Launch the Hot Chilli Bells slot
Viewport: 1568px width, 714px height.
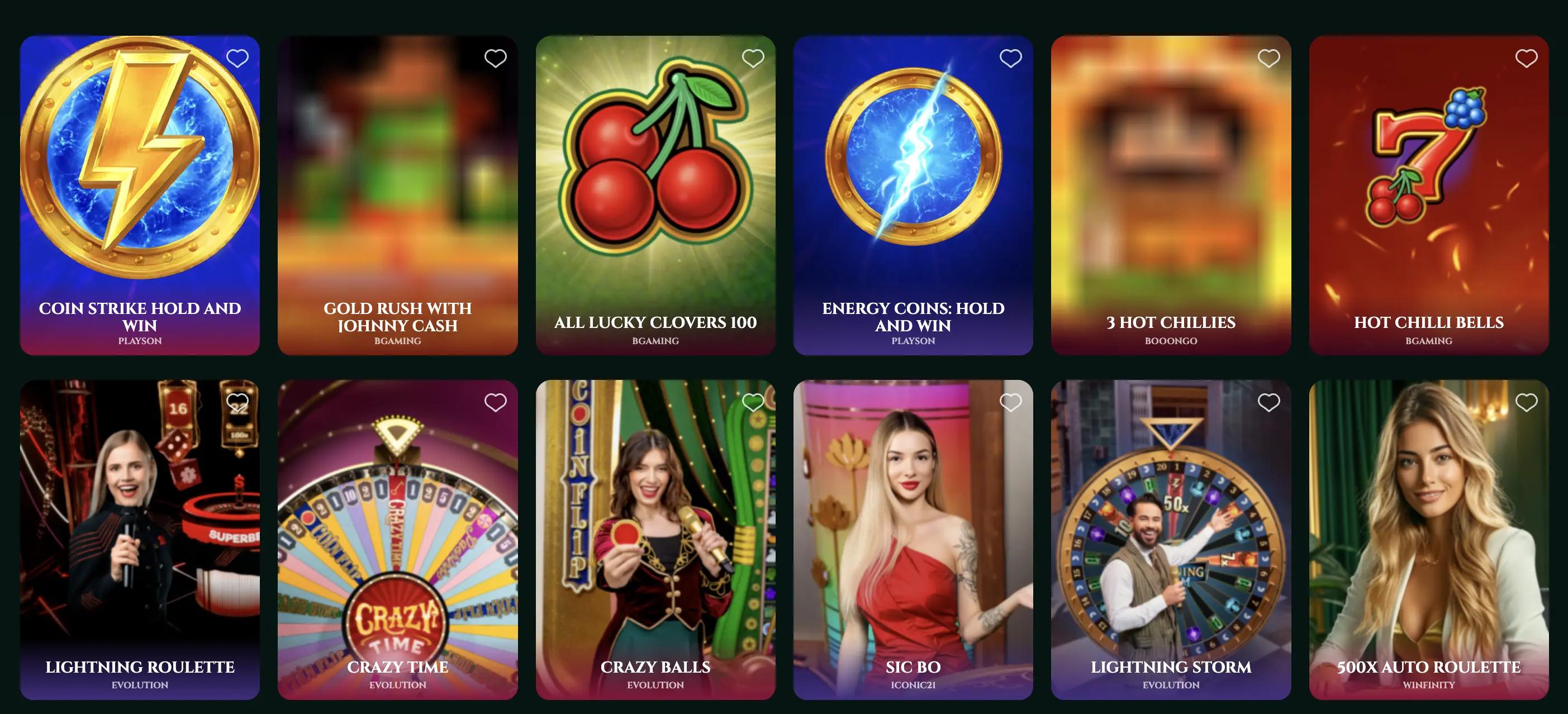tap(1428, 183)
